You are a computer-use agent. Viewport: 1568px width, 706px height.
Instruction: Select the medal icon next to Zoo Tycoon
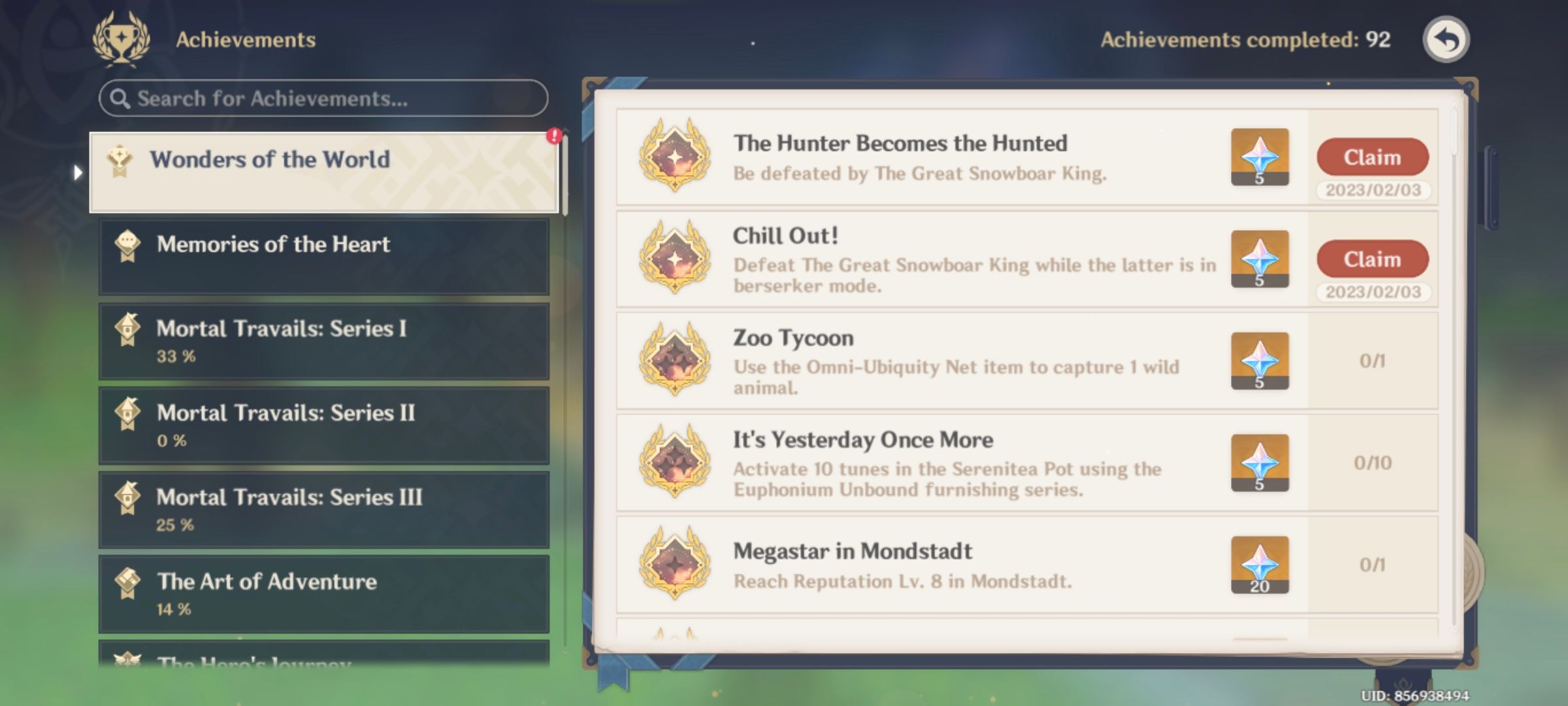(x=676, y=360)
